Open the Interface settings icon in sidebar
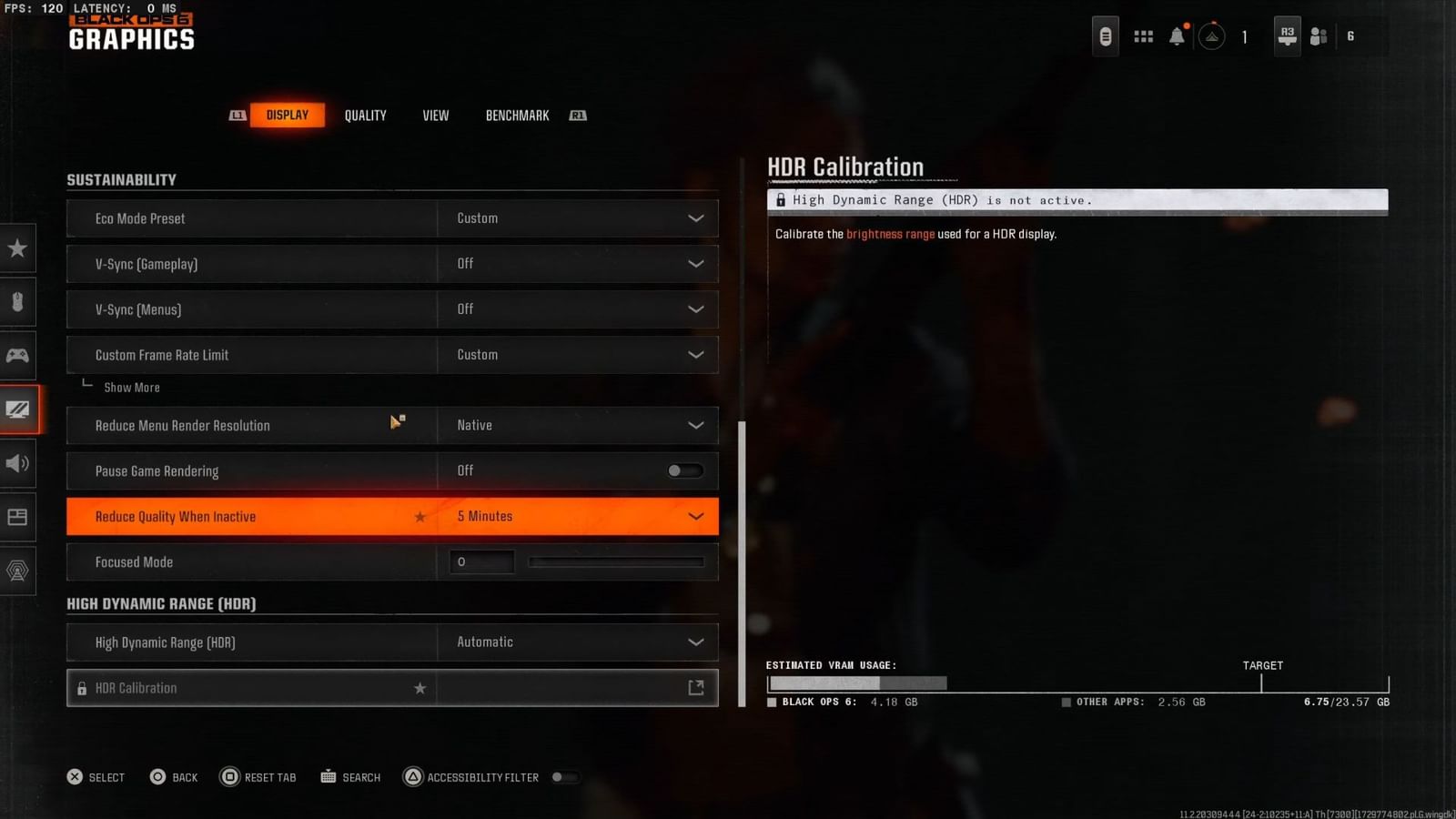Image resolution: width=1456 pixels, height=819 pixels. click(18, 517)
